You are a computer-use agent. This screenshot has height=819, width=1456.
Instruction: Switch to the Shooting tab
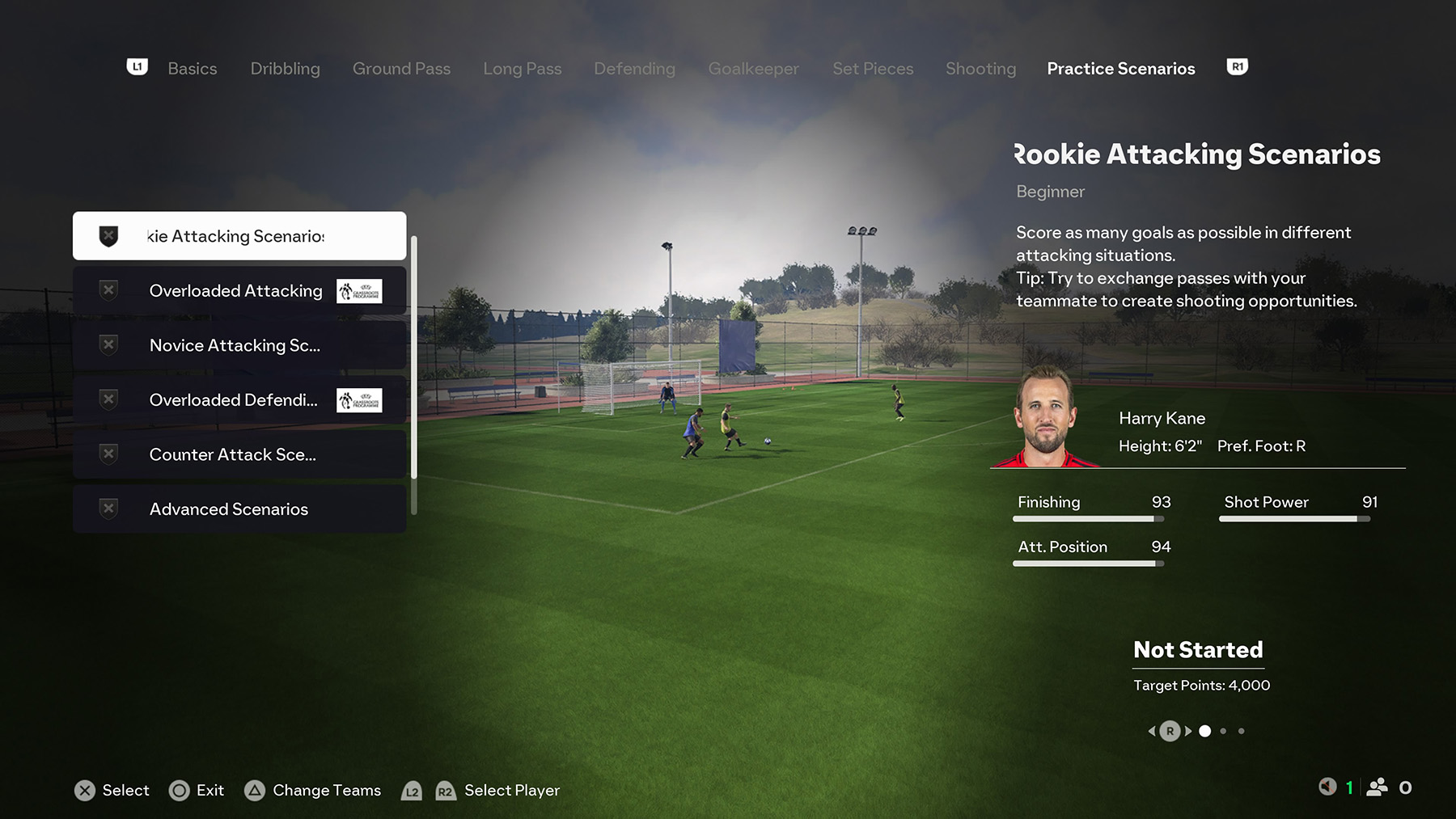(980, 69)
